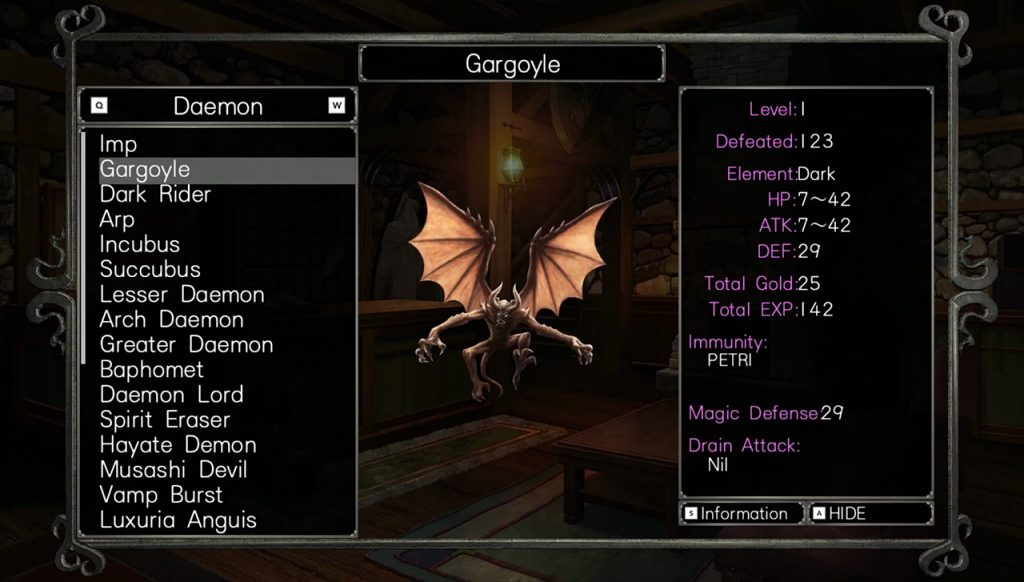Click the HIDE button
Screen dimensions: 1024x582
[x=870, y=514]
